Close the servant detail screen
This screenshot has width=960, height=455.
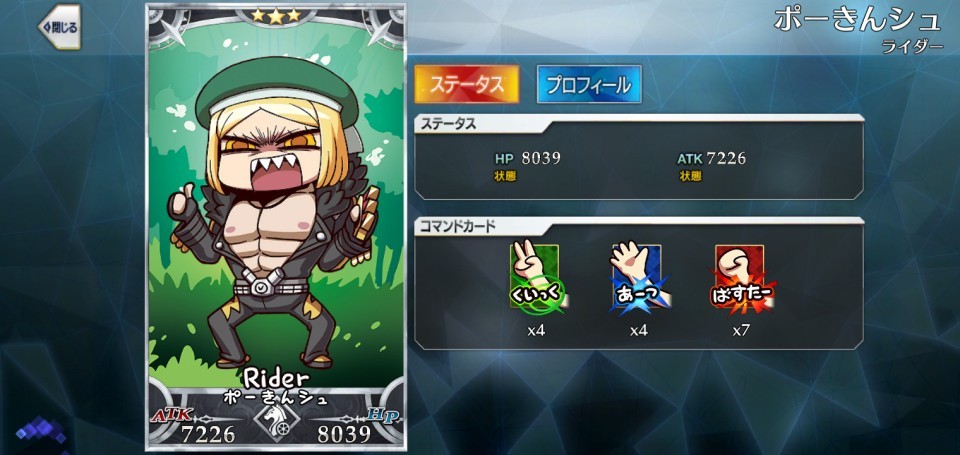[x=59, y=27]
